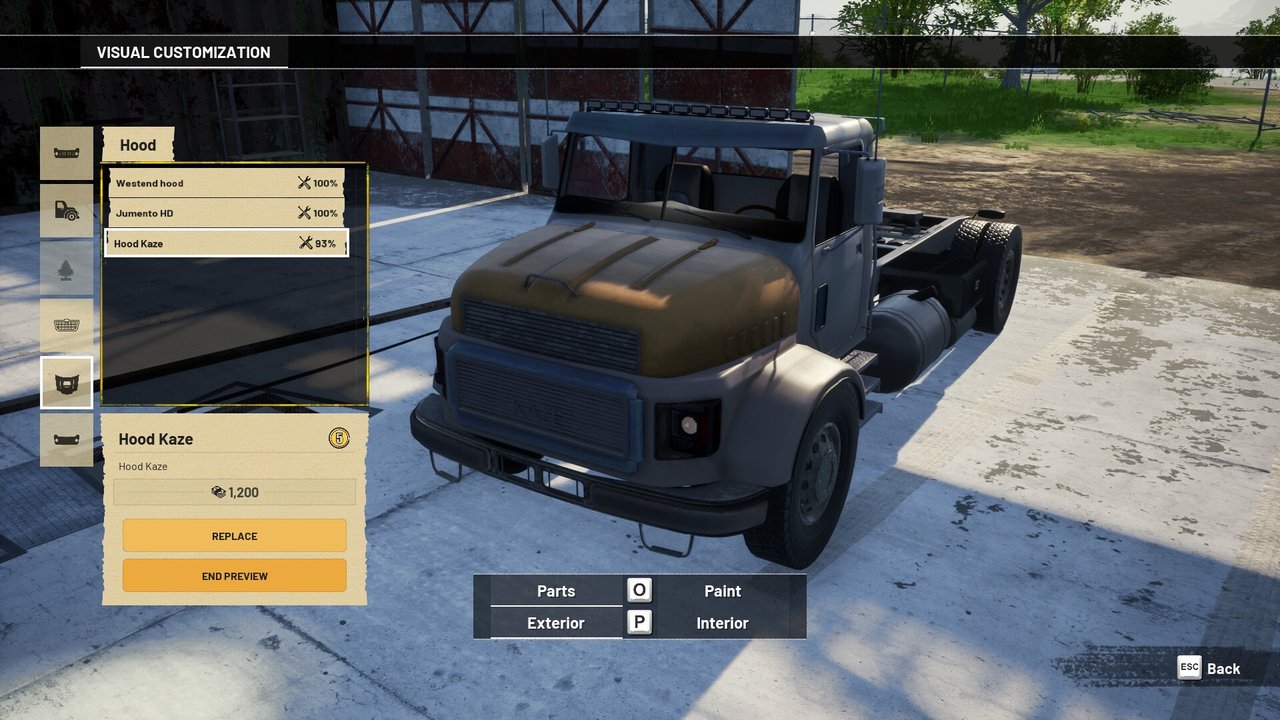
Task: Switch to the Interior view
Action: 722,623
